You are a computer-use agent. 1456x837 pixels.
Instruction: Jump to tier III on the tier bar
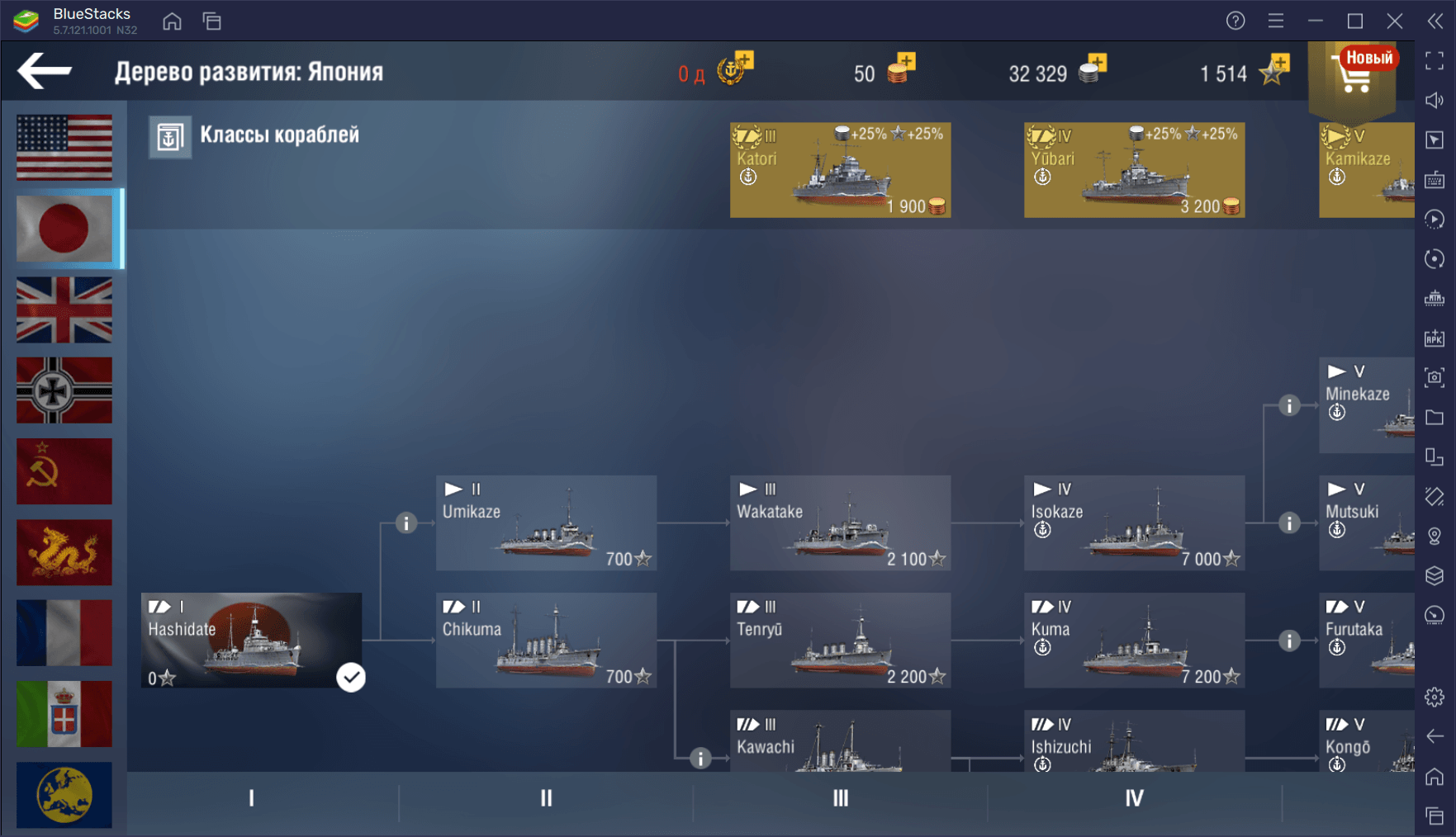click(x=840, y=798)
